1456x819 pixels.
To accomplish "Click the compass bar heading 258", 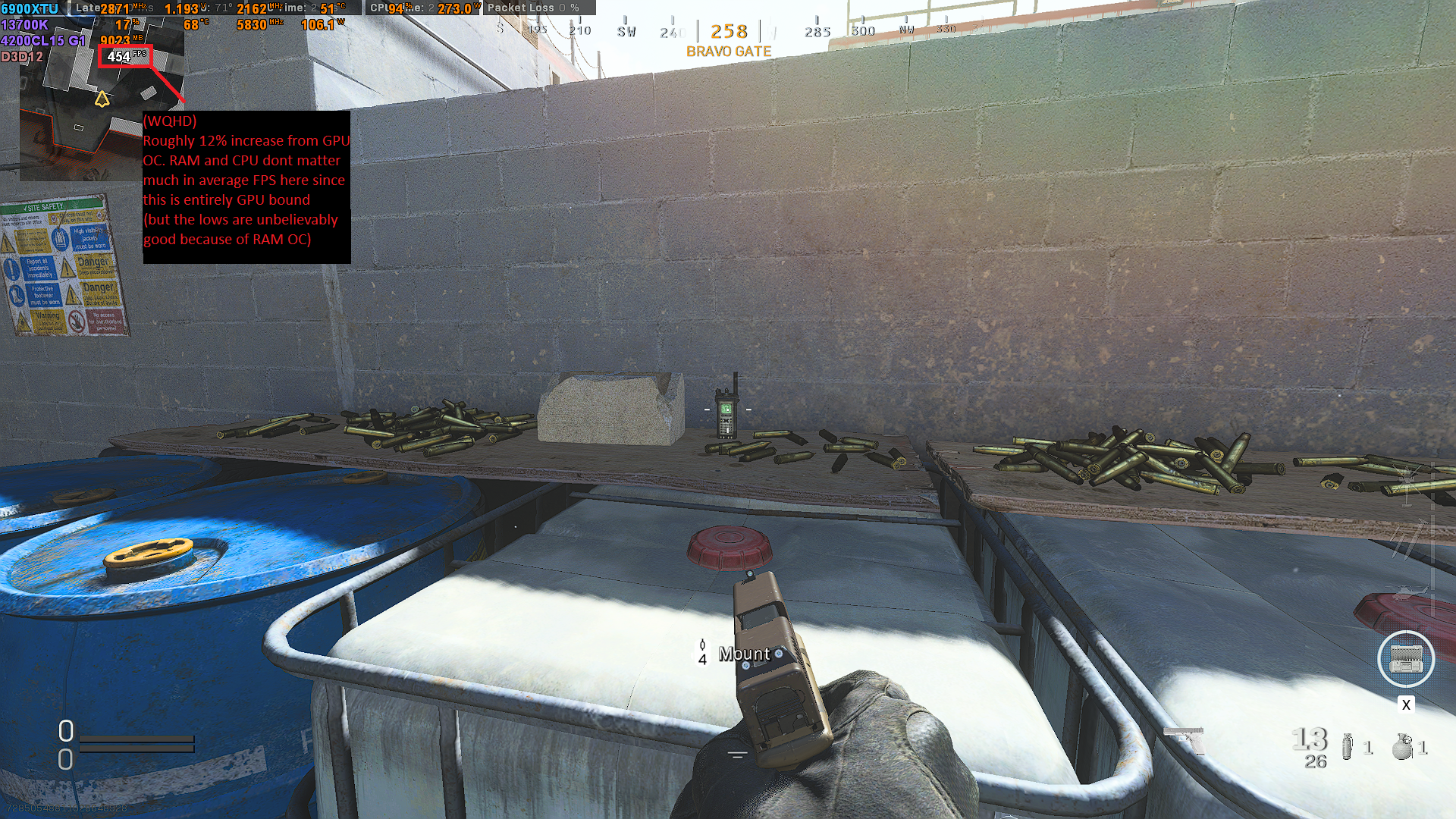I will [x=729, y=32].
